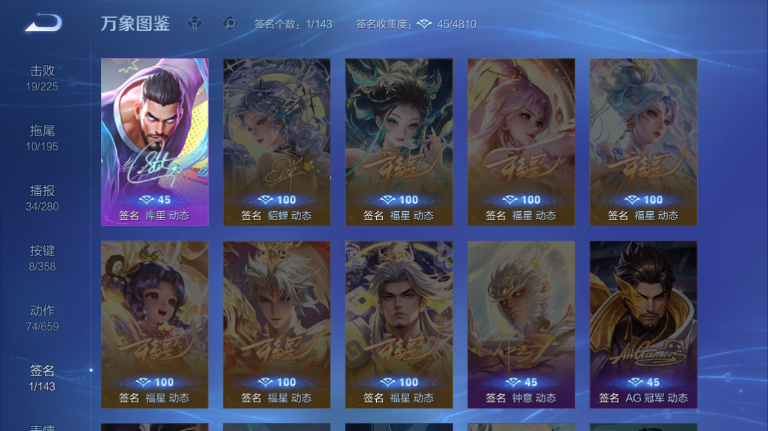768x431 pixels.
Task: Select the 签名 category tab
Action: point(42,377)
